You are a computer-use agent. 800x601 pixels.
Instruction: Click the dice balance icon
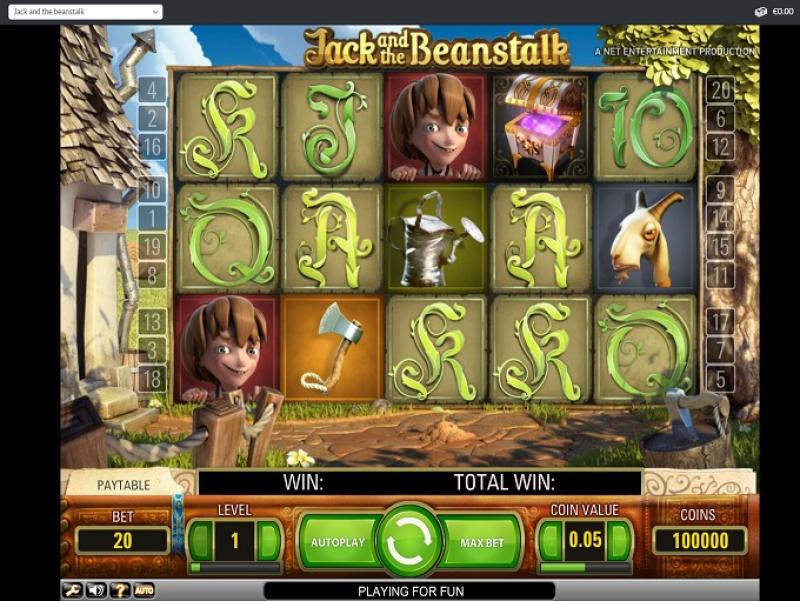coord(760,11)
